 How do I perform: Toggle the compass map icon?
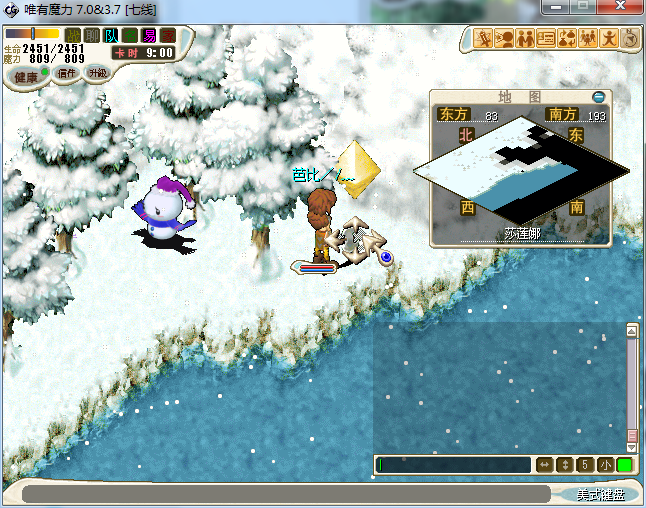tap(630, 39)
